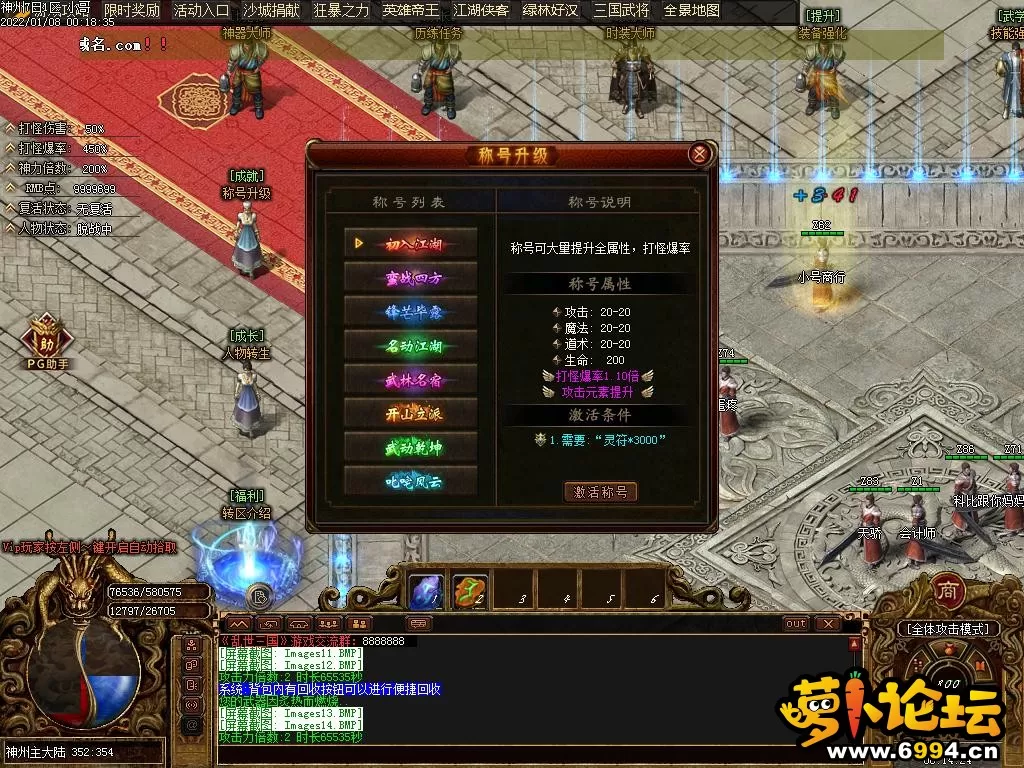This screenshot has width=1024, height=768.
Task: Select the 锋芒毕露 title entry
Action: [x=411, y=311]
